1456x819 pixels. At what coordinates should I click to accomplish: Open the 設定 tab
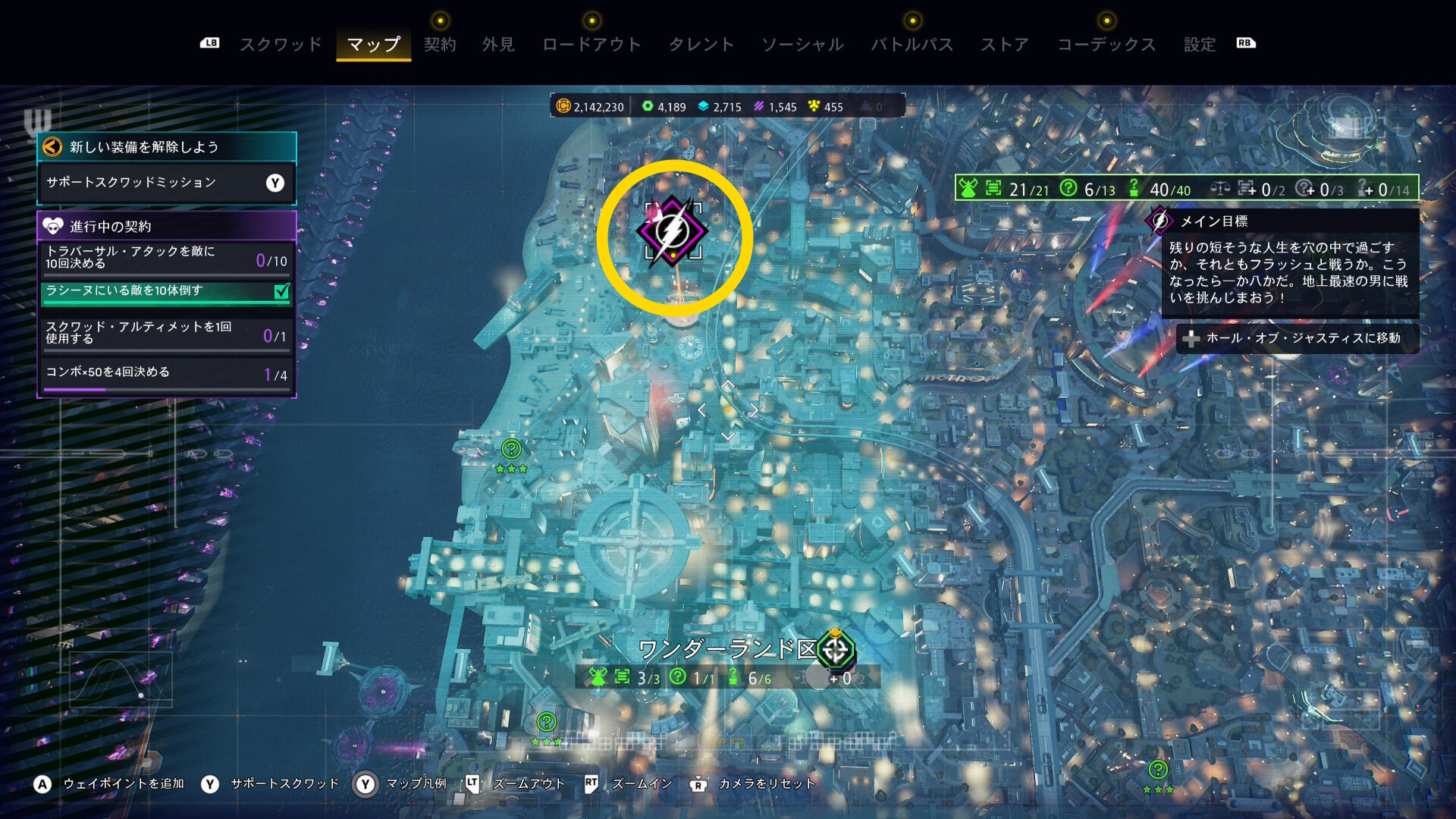1200,45
